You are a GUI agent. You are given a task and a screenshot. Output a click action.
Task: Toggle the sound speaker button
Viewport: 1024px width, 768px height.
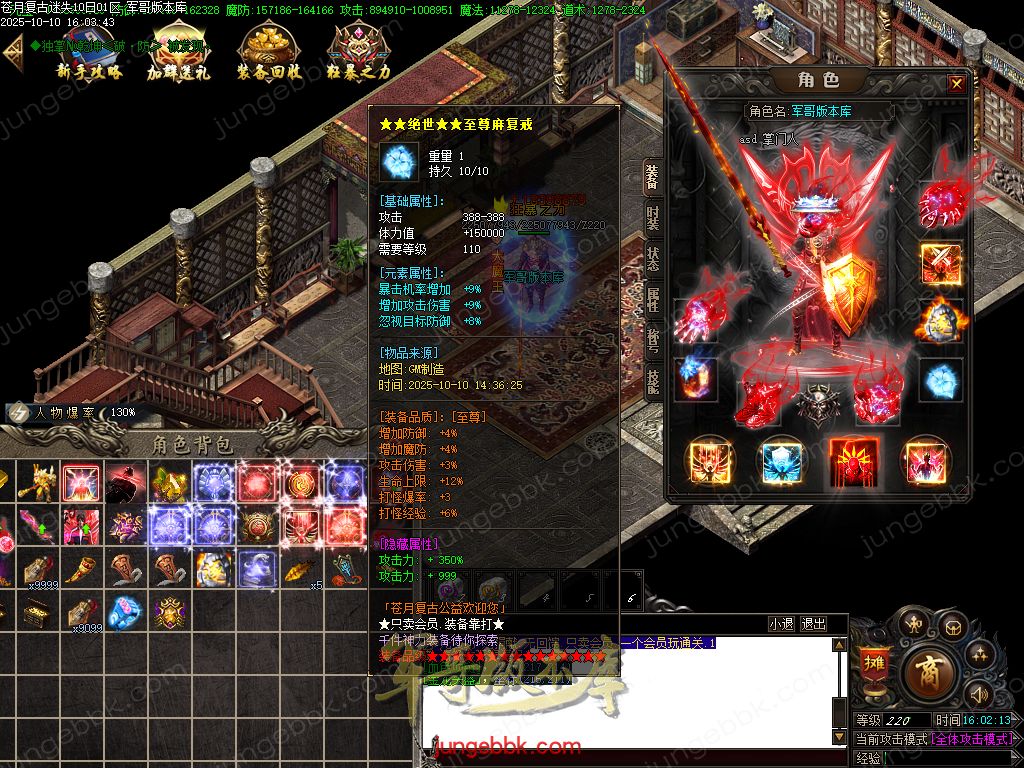(979, 693)
